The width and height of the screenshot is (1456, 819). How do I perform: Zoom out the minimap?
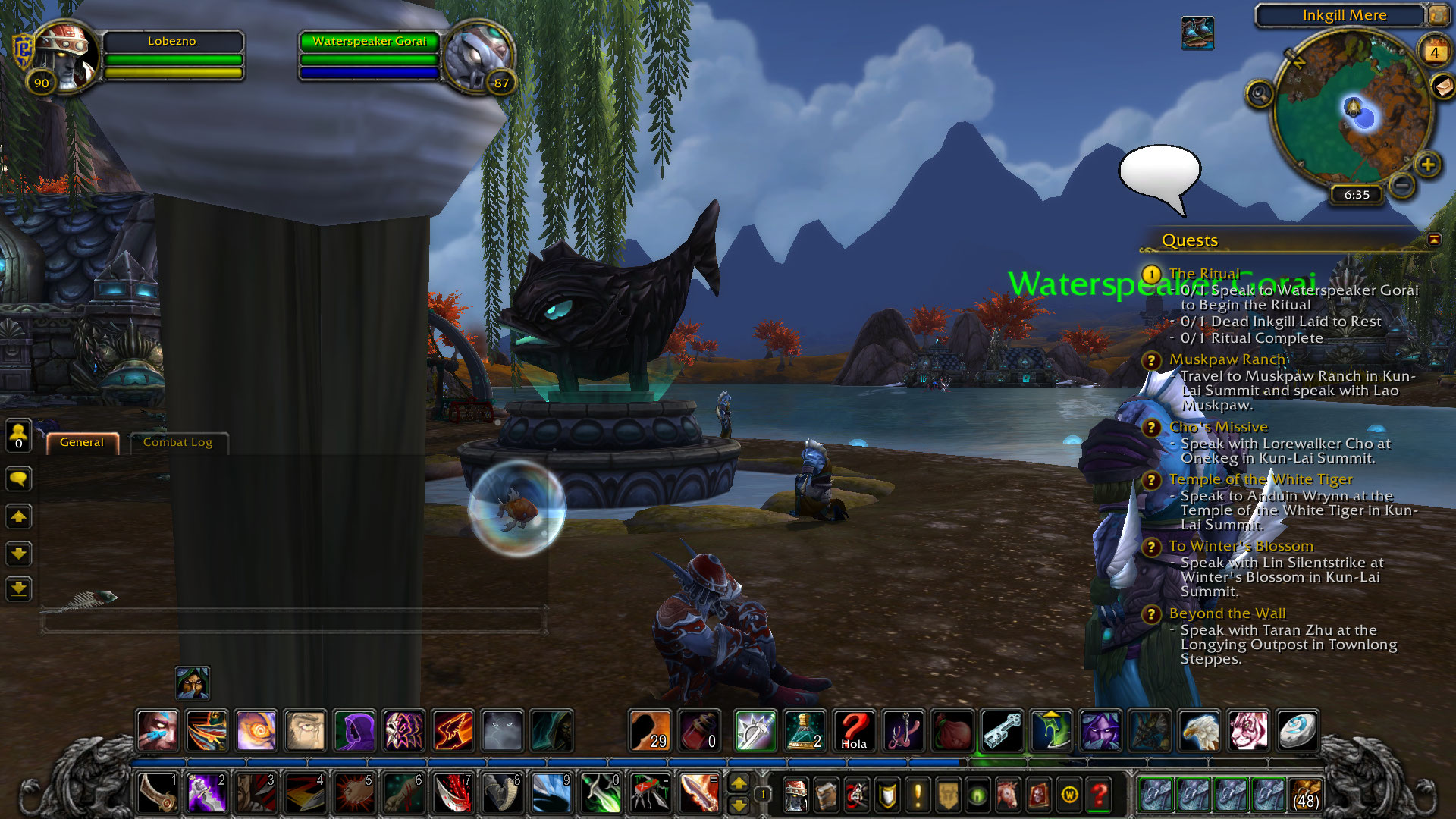(1403, 184)
